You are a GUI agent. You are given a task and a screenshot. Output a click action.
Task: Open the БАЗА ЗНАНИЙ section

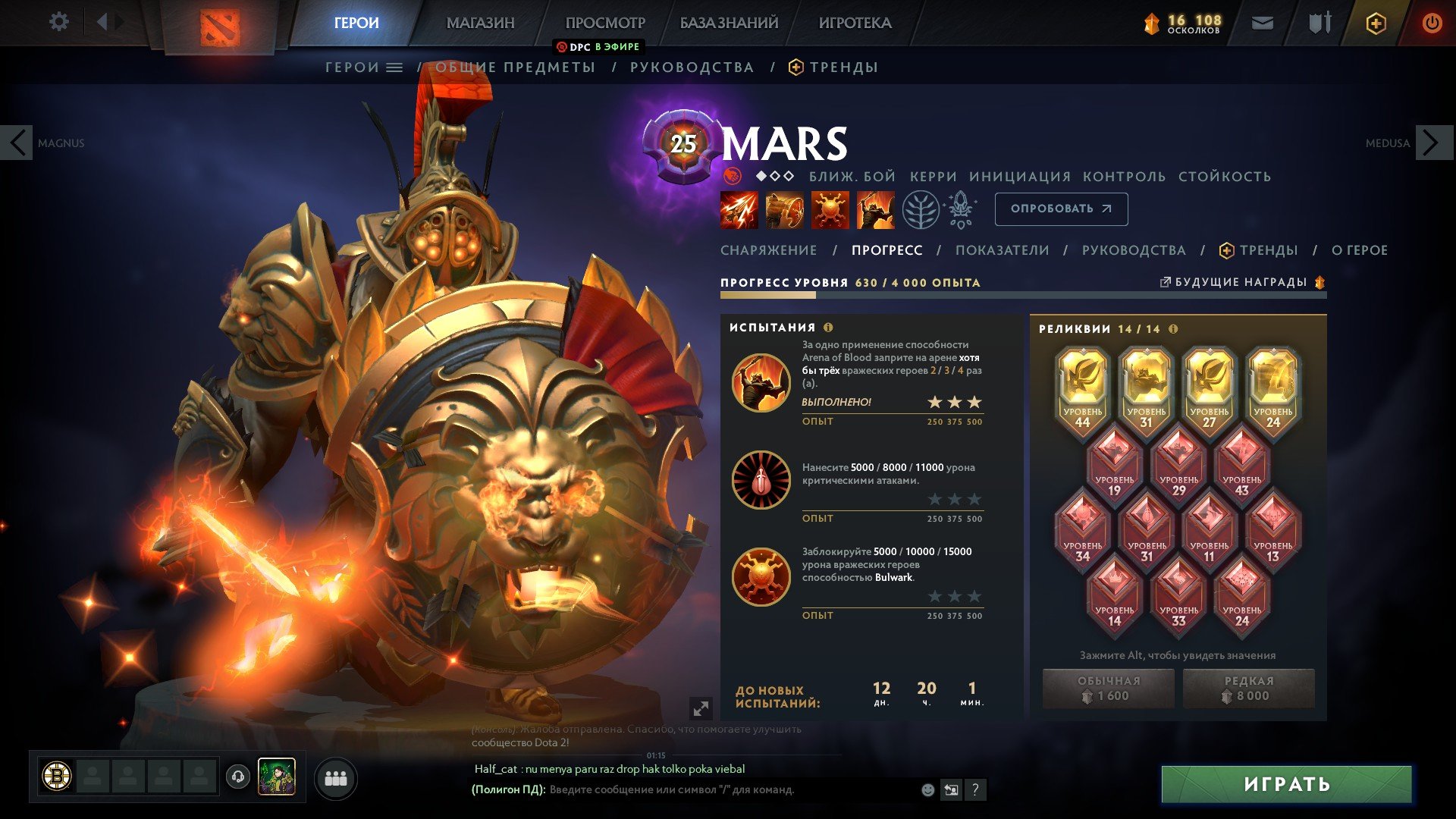point(729,23)
